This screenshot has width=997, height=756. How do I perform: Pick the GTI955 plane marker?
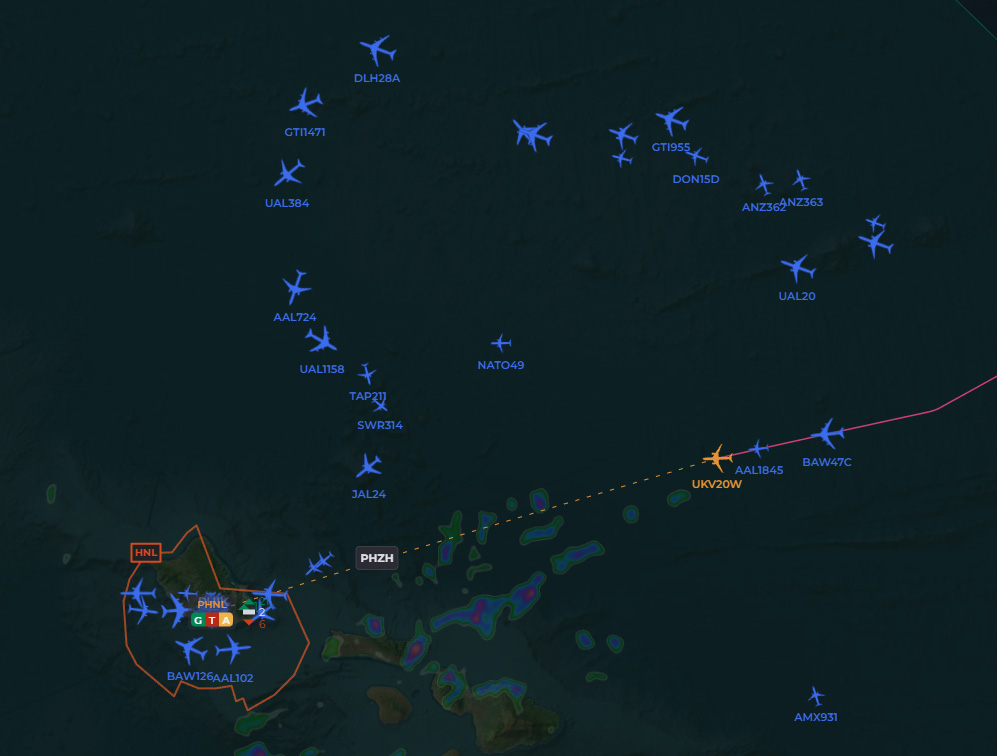point(671,121)
